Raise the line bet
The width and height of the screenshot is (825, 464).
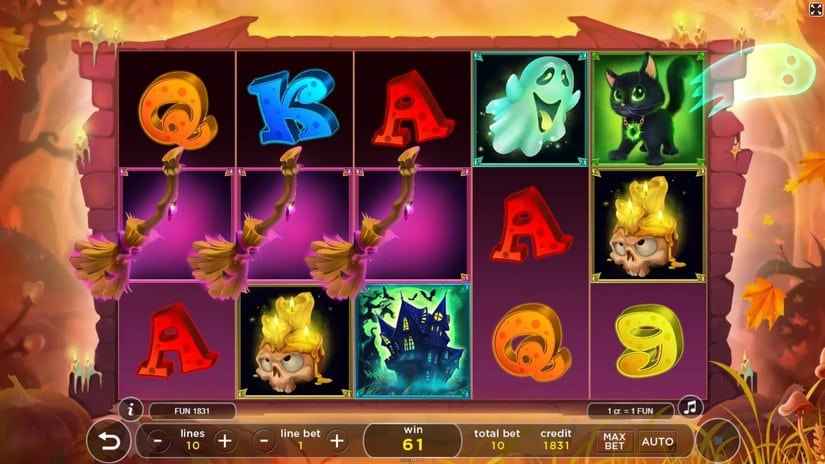tap(337, 440)
